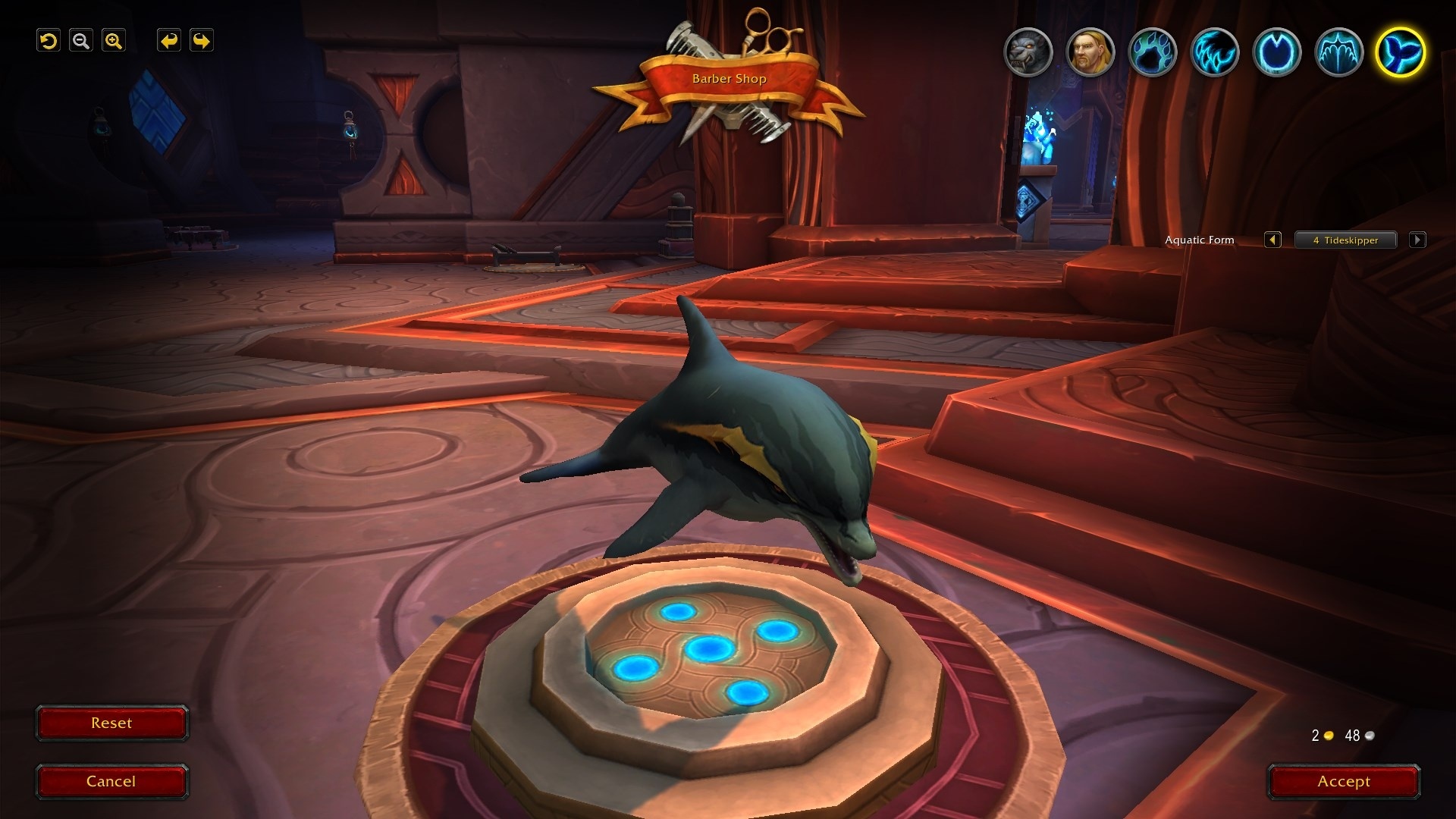Reset appearance changes

pos(111,723)
